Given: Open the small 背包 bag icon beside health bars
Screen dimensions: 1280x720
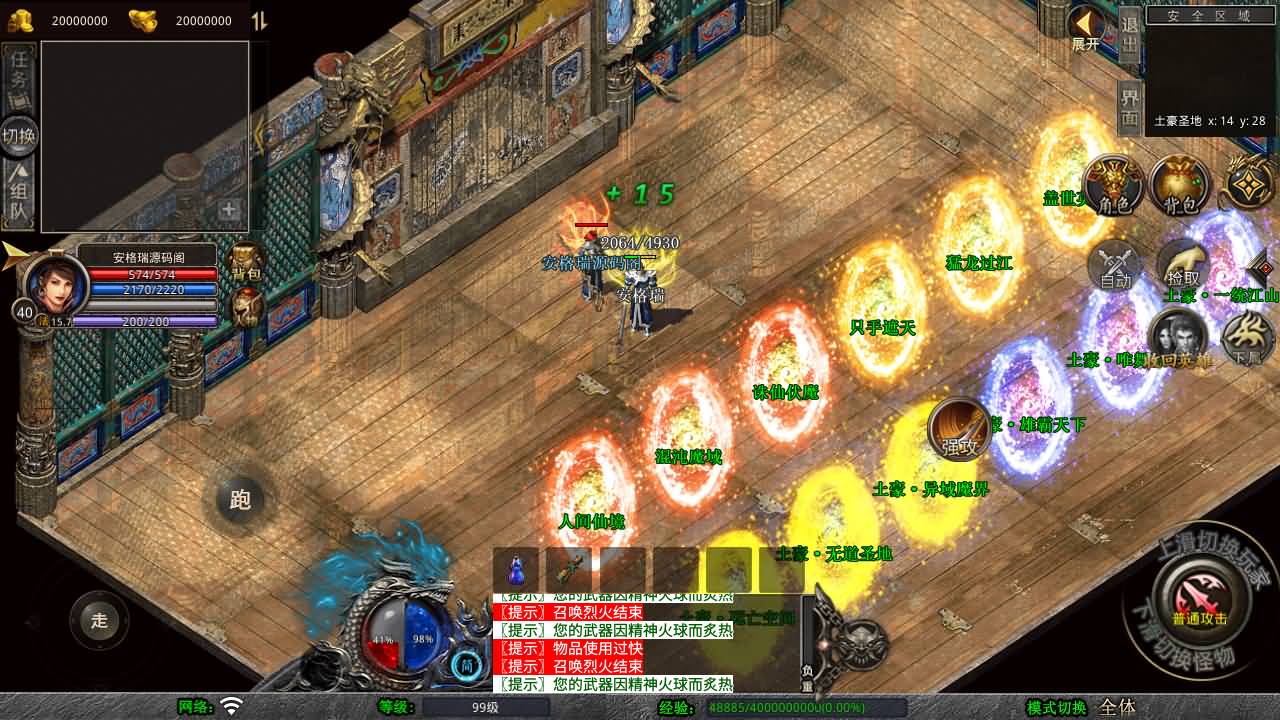Looking at the screenshot, I should (246, 262).
